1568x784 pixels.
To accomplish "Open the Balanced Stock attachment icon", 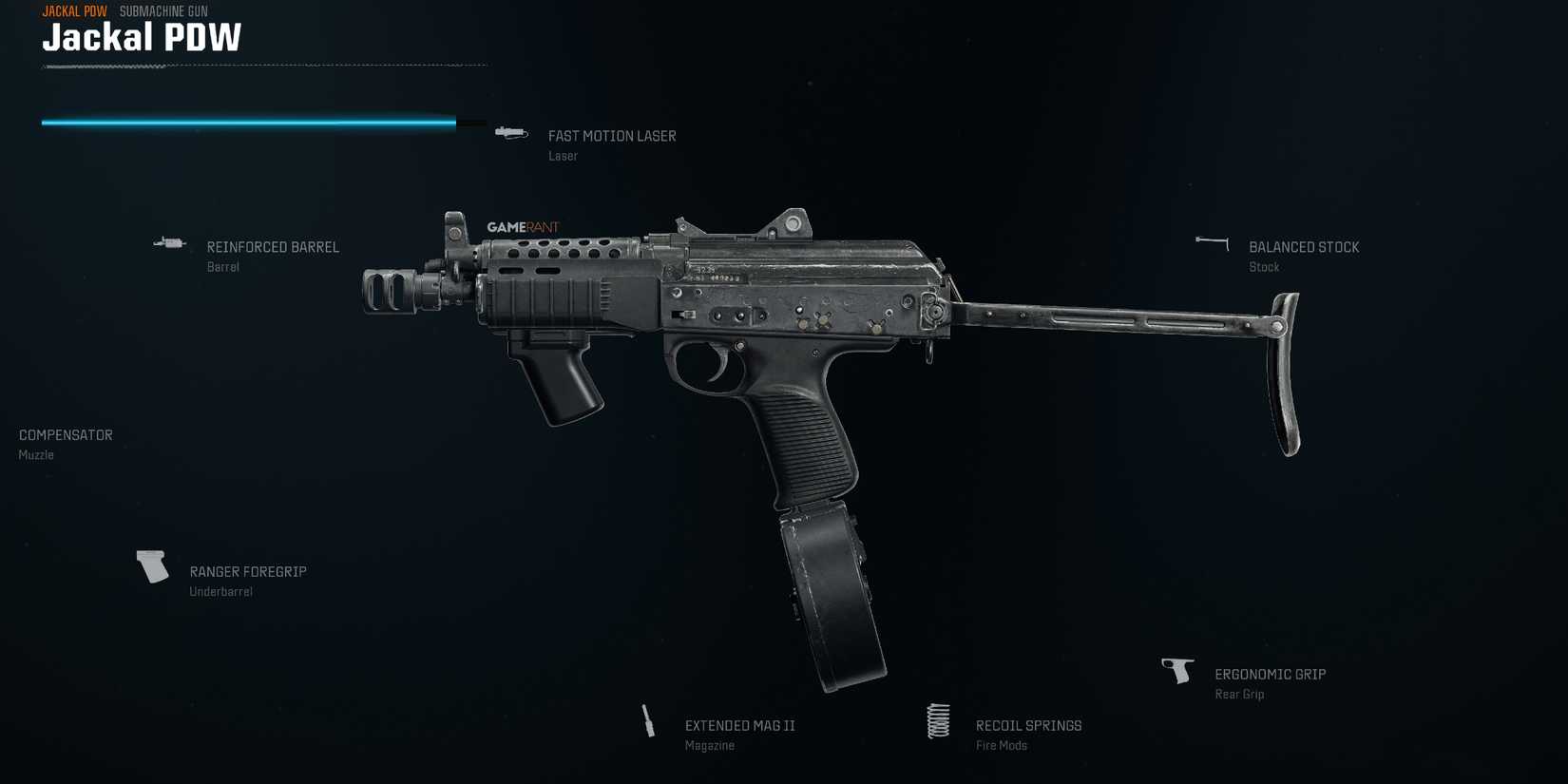I will [x=1210, y=242].
